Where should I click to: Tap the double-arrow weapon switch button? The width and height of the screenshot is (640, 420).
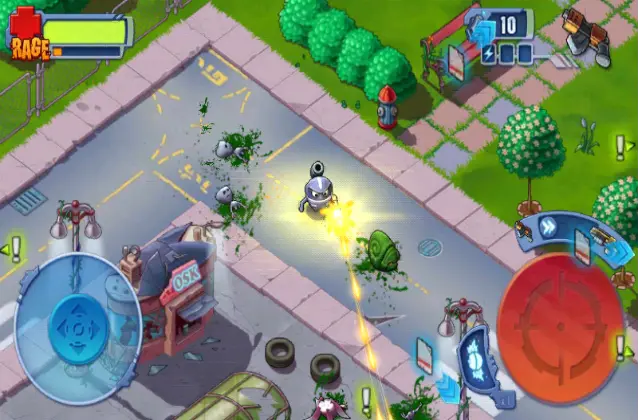tap(548, 226)
